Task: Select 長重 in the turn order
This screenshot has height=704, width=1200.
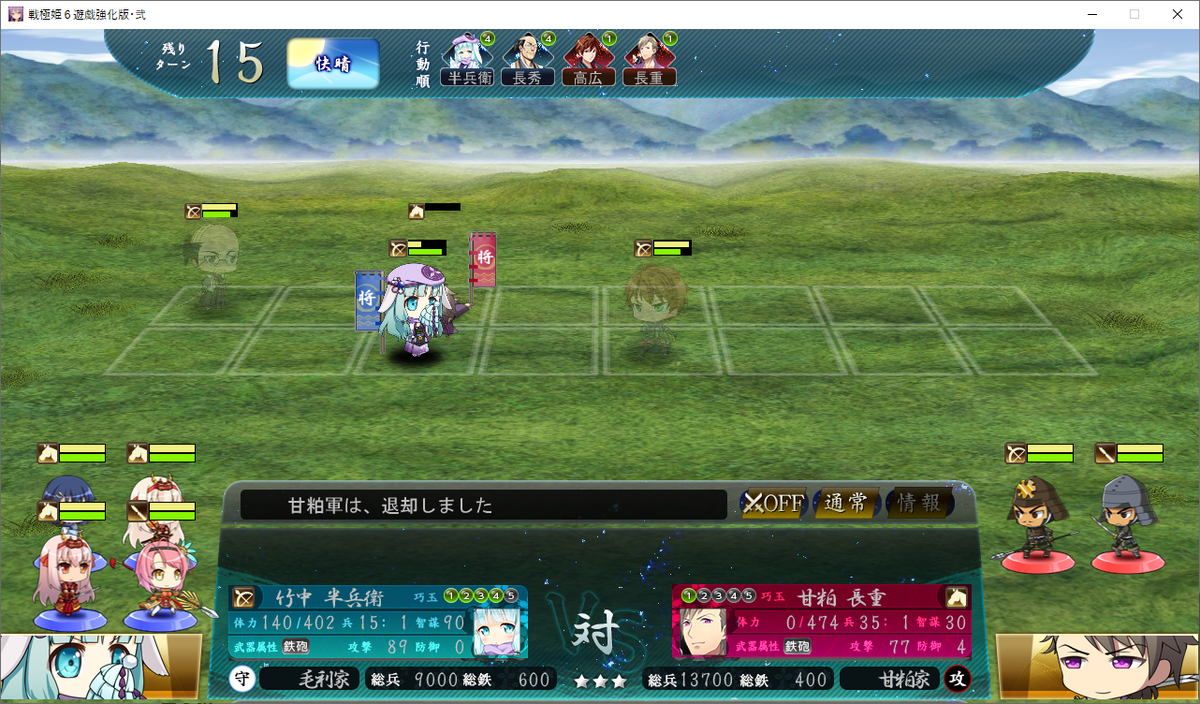Action: click(649, 61)
